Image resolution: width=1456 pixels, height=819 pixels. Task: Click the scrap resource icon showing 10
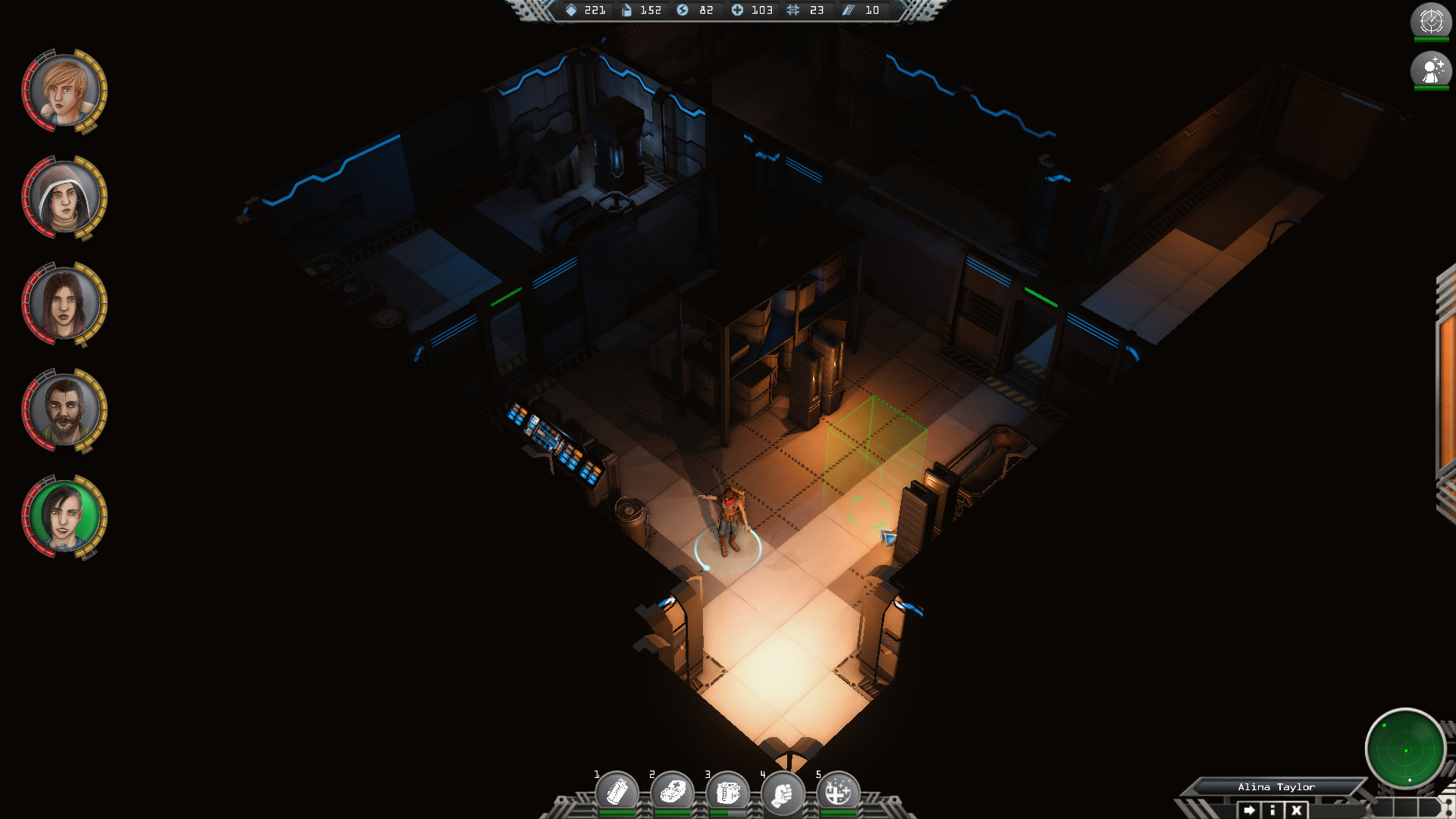[849, 11]
